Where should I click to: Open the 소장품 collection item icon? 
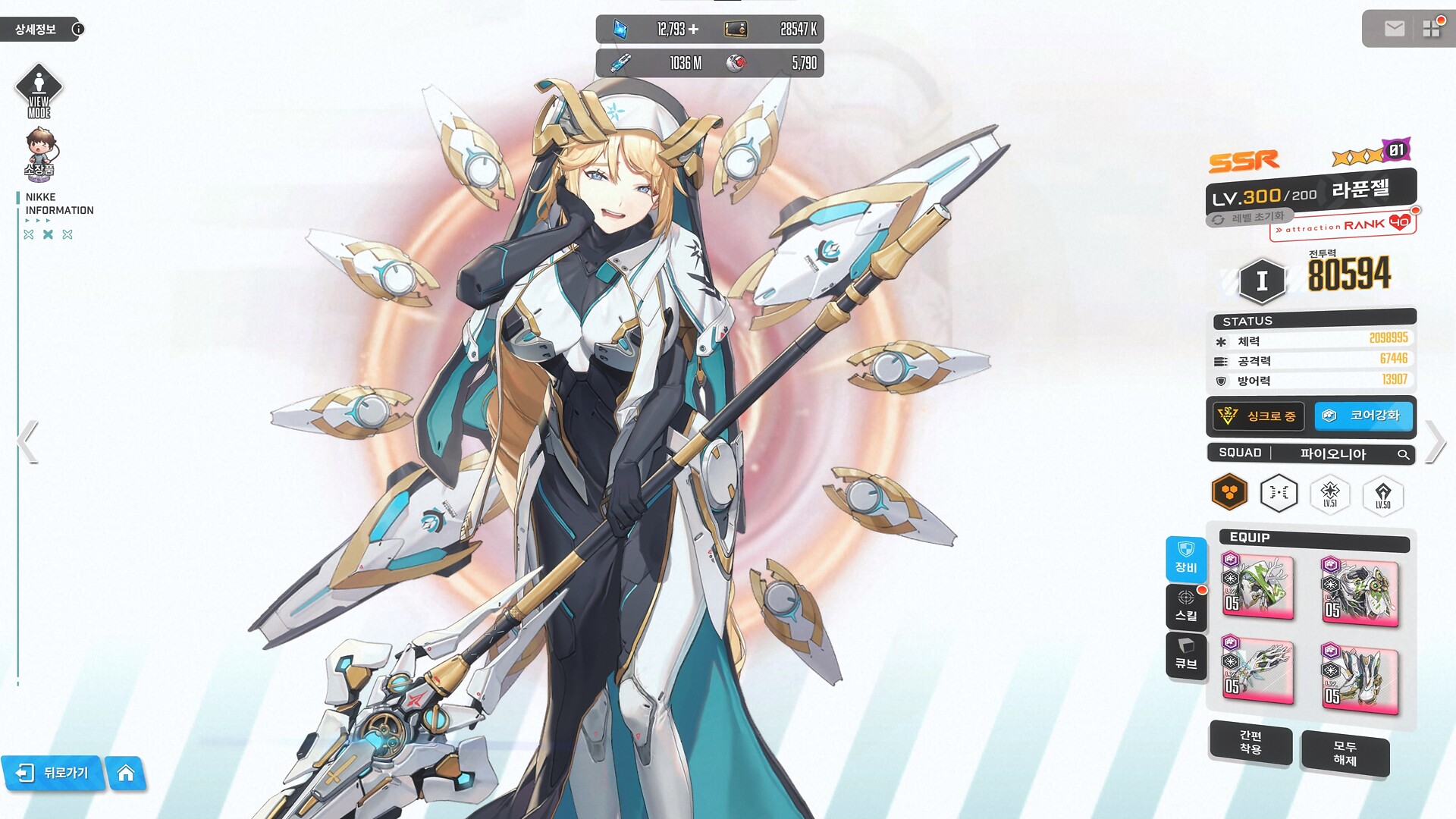39,152
